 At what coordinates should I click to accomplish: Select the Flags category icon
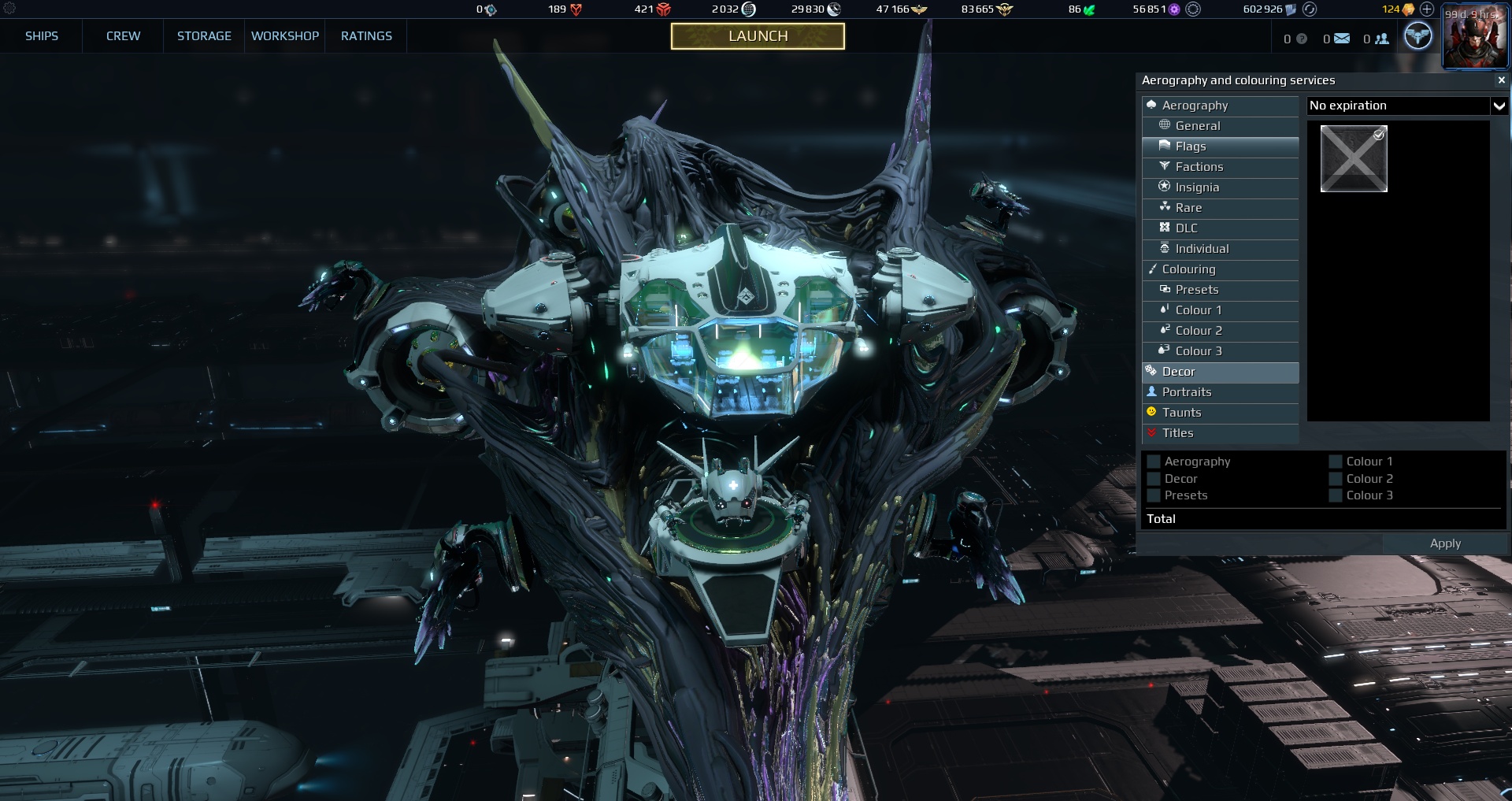click(1164, 146)
